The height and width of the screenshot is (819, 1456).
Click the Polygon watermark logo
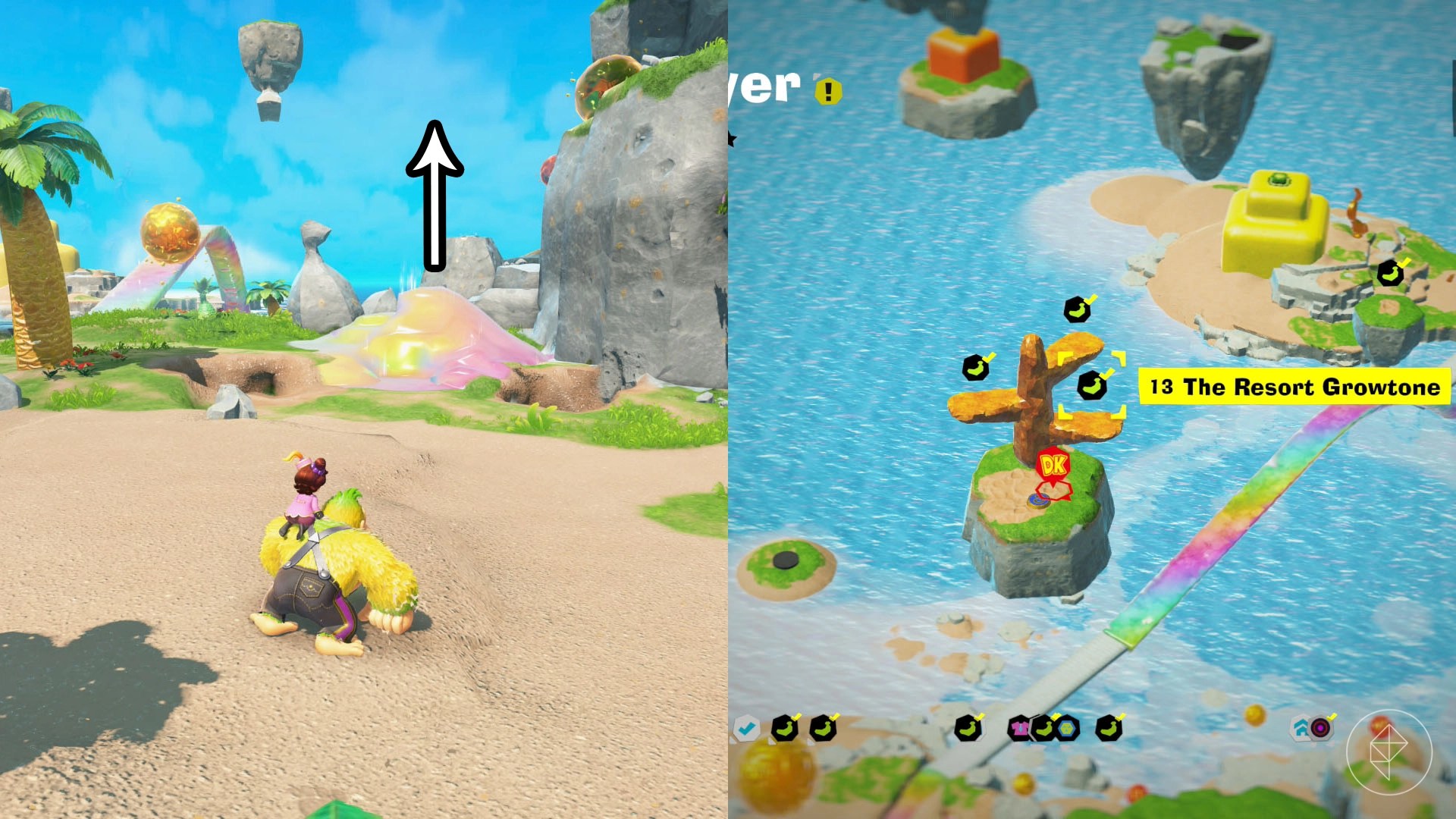pyautogui.click(x=1389, y=752)
